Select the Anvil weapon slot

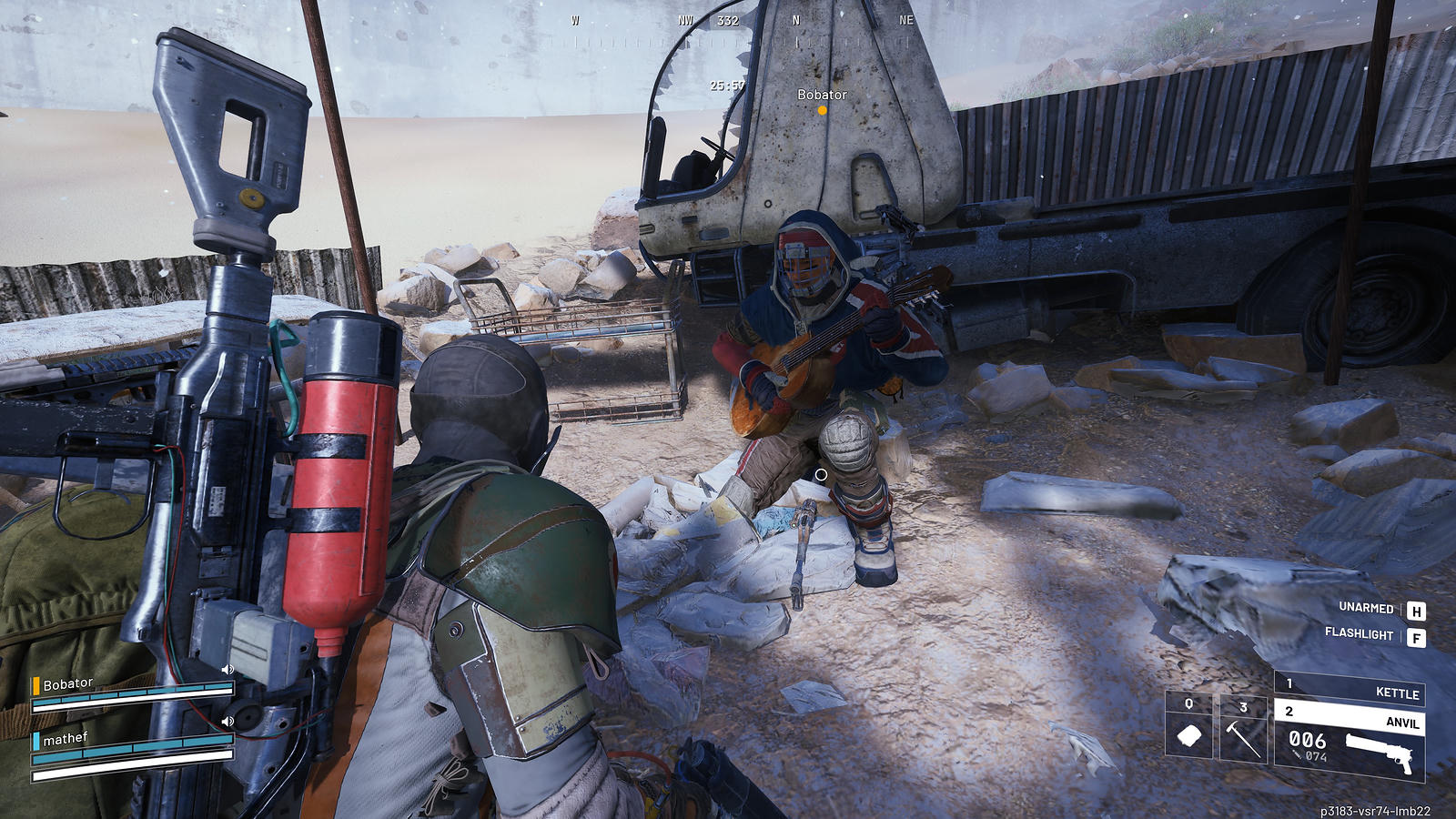coord(1350,719)
